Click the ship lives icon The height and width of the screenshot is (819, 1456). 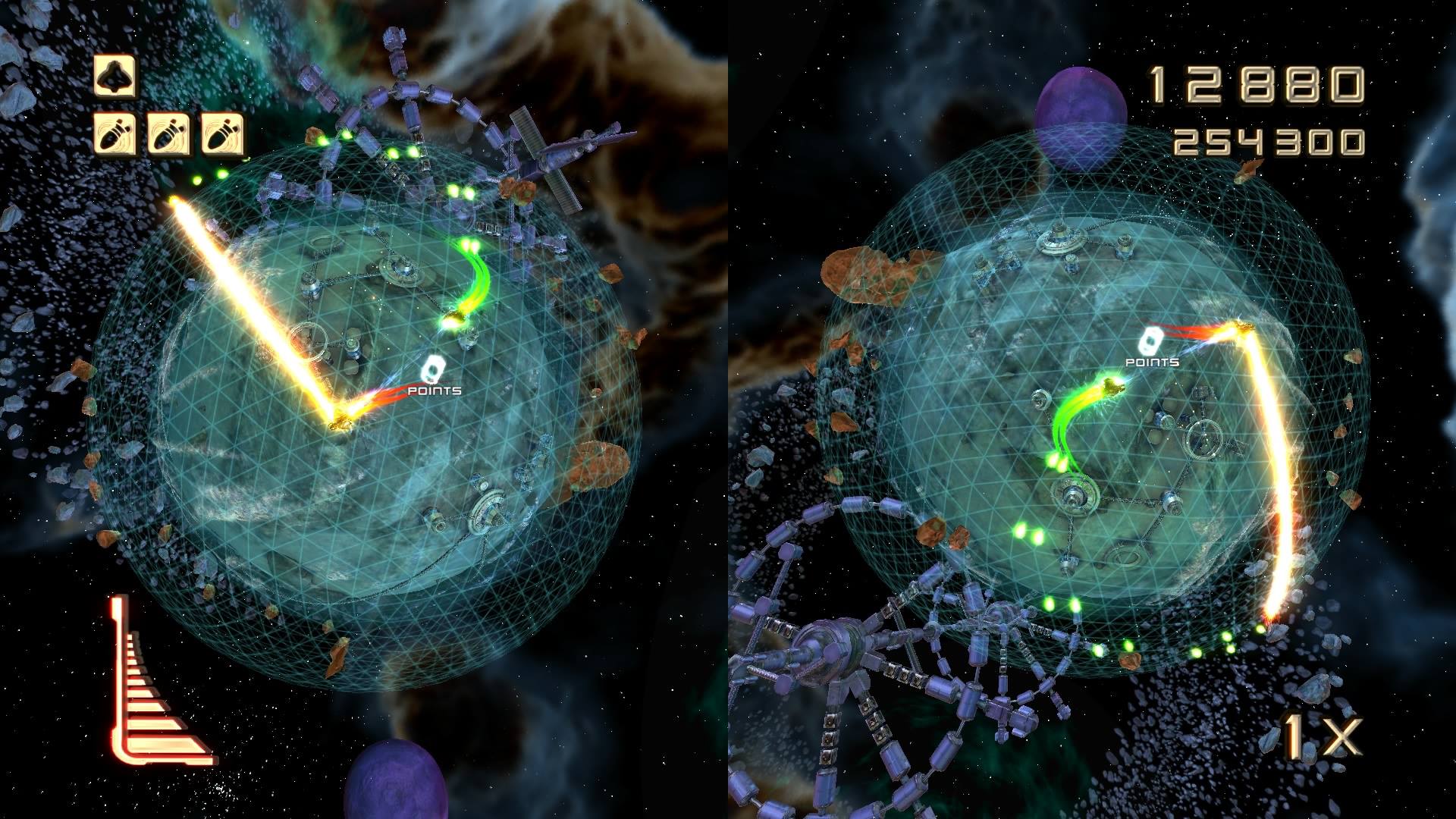click(x=114, y=76)
